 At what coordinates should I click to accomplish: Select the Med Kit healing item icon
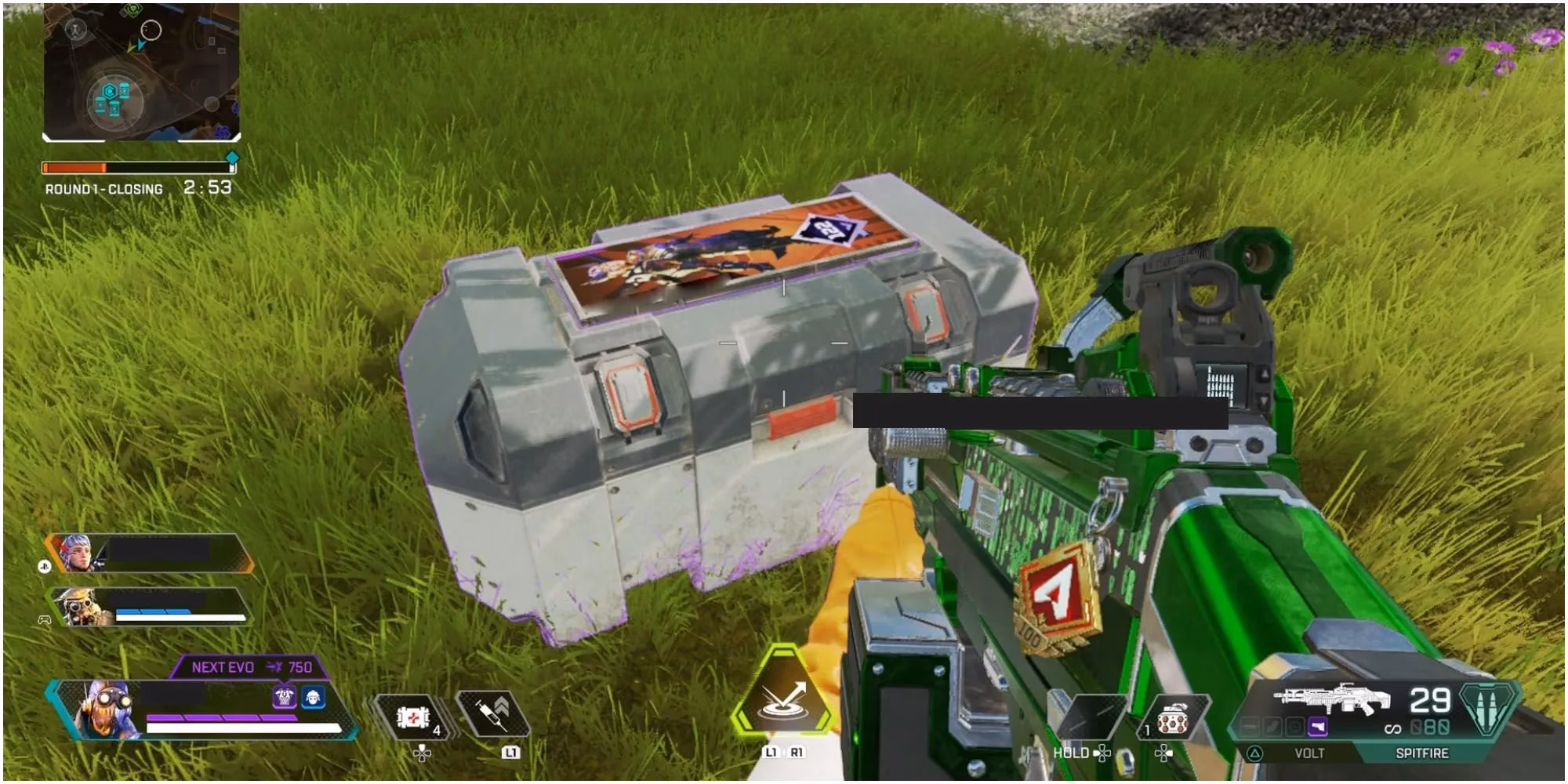point(413,716)
